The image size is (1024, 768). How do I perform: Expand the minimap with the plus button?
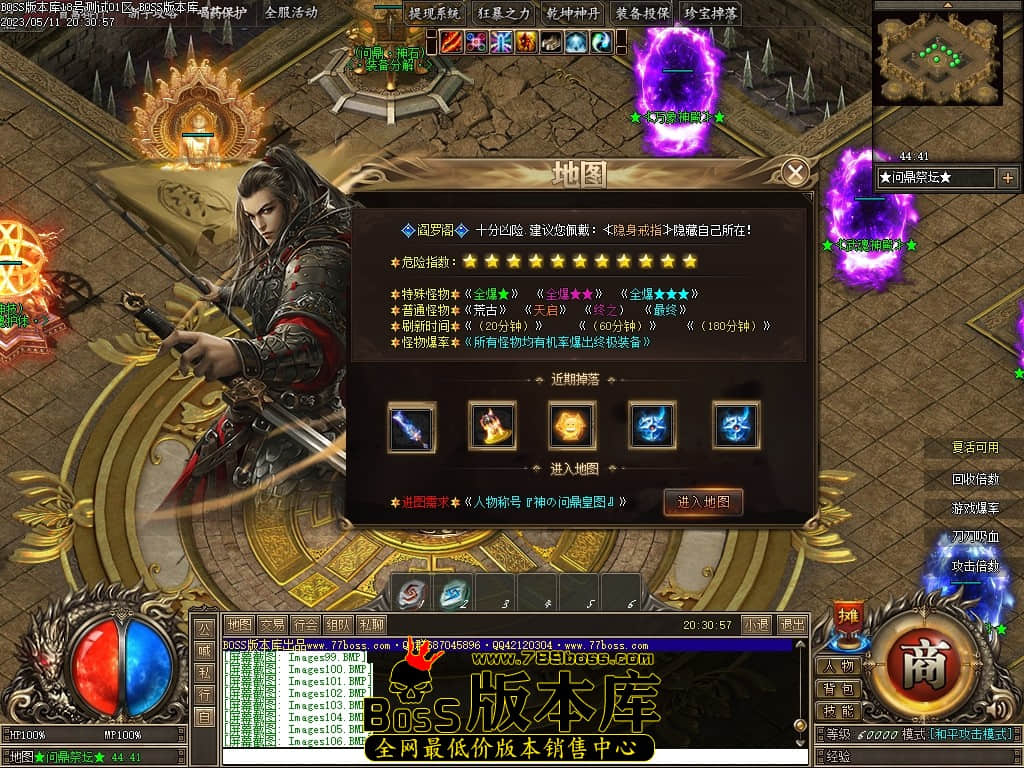(1007, 178)
